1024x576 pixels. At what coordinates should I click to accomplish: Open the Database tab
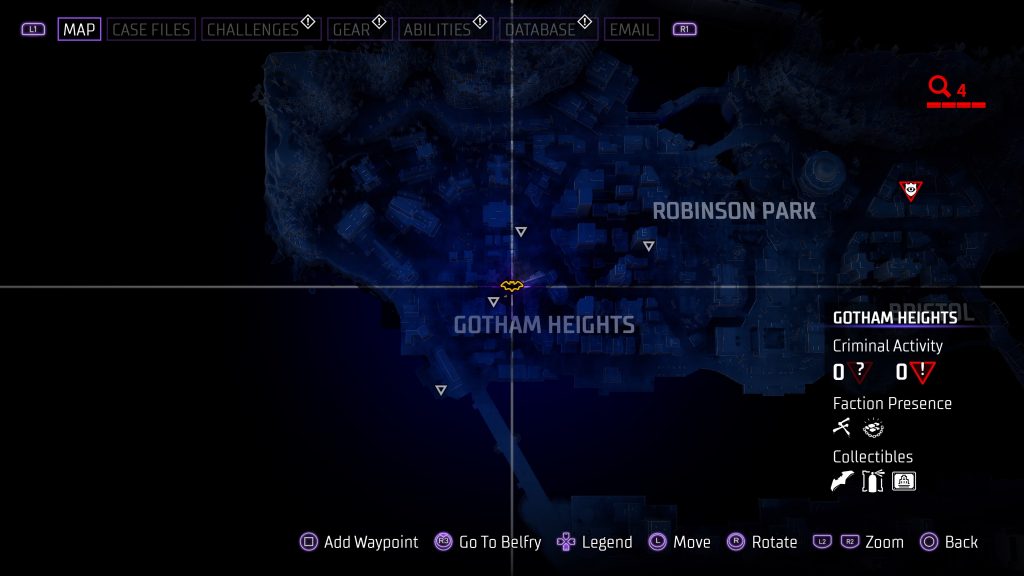click(x=539, y=29)
